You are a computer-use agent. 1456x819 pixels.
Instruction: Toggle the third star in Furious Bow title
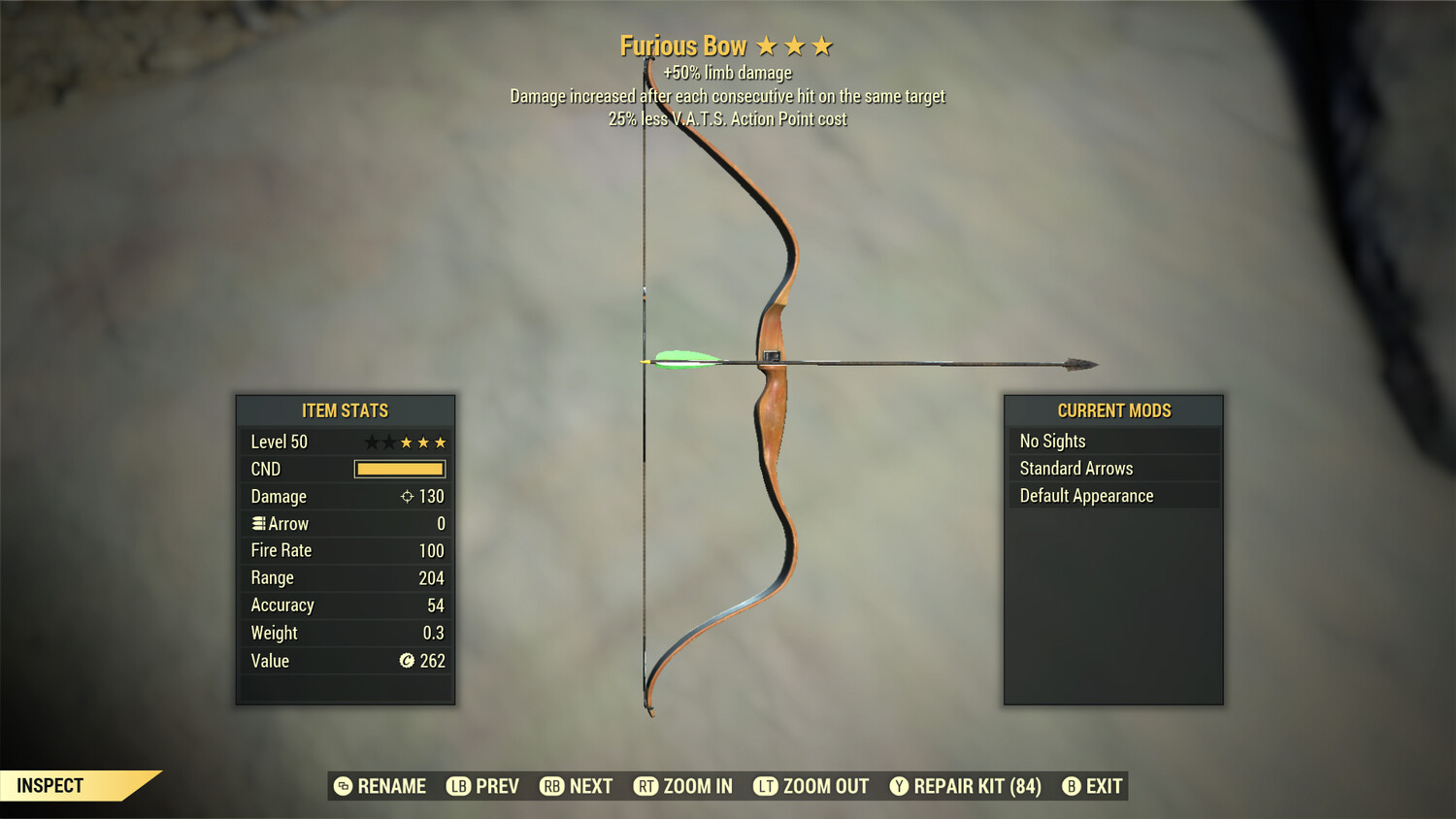click(x=824, y=45)
